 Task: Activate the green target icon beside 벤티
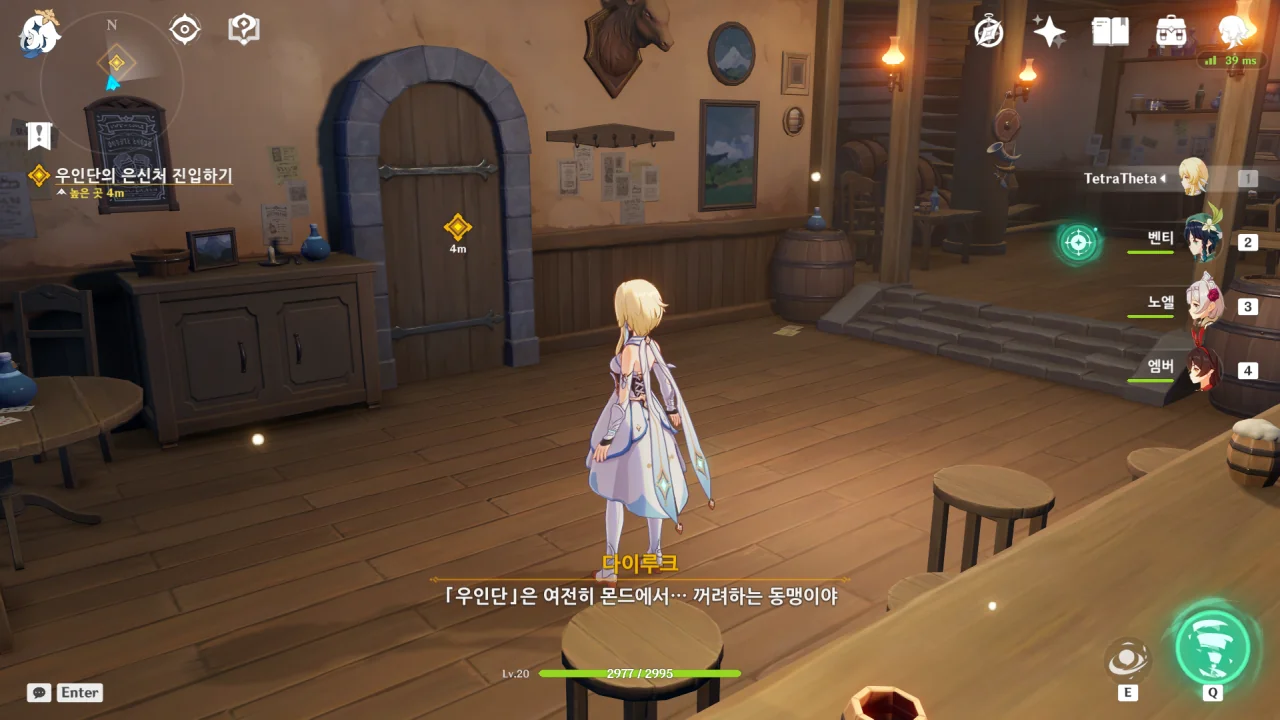(1078, 242)
